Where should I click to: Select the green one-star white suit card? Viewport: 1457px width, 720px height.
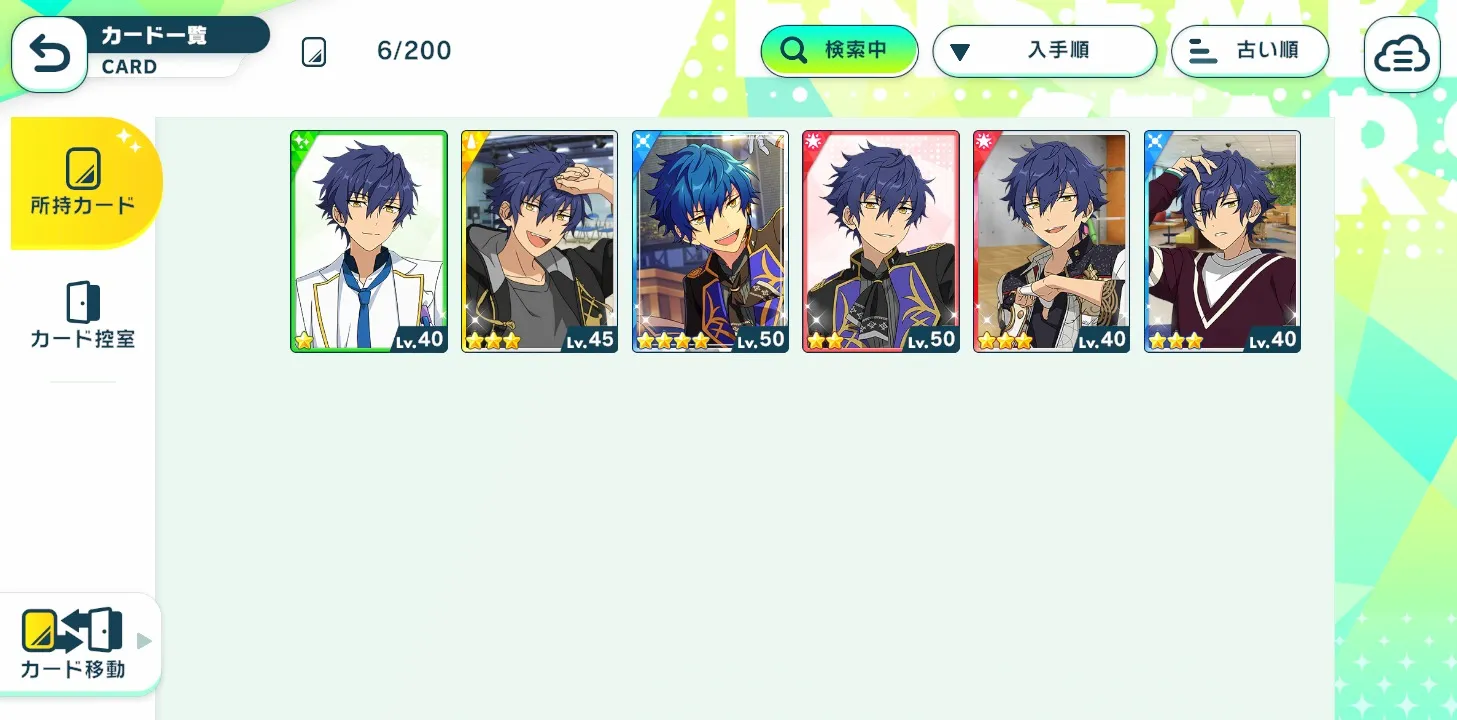tap(369, 241)
